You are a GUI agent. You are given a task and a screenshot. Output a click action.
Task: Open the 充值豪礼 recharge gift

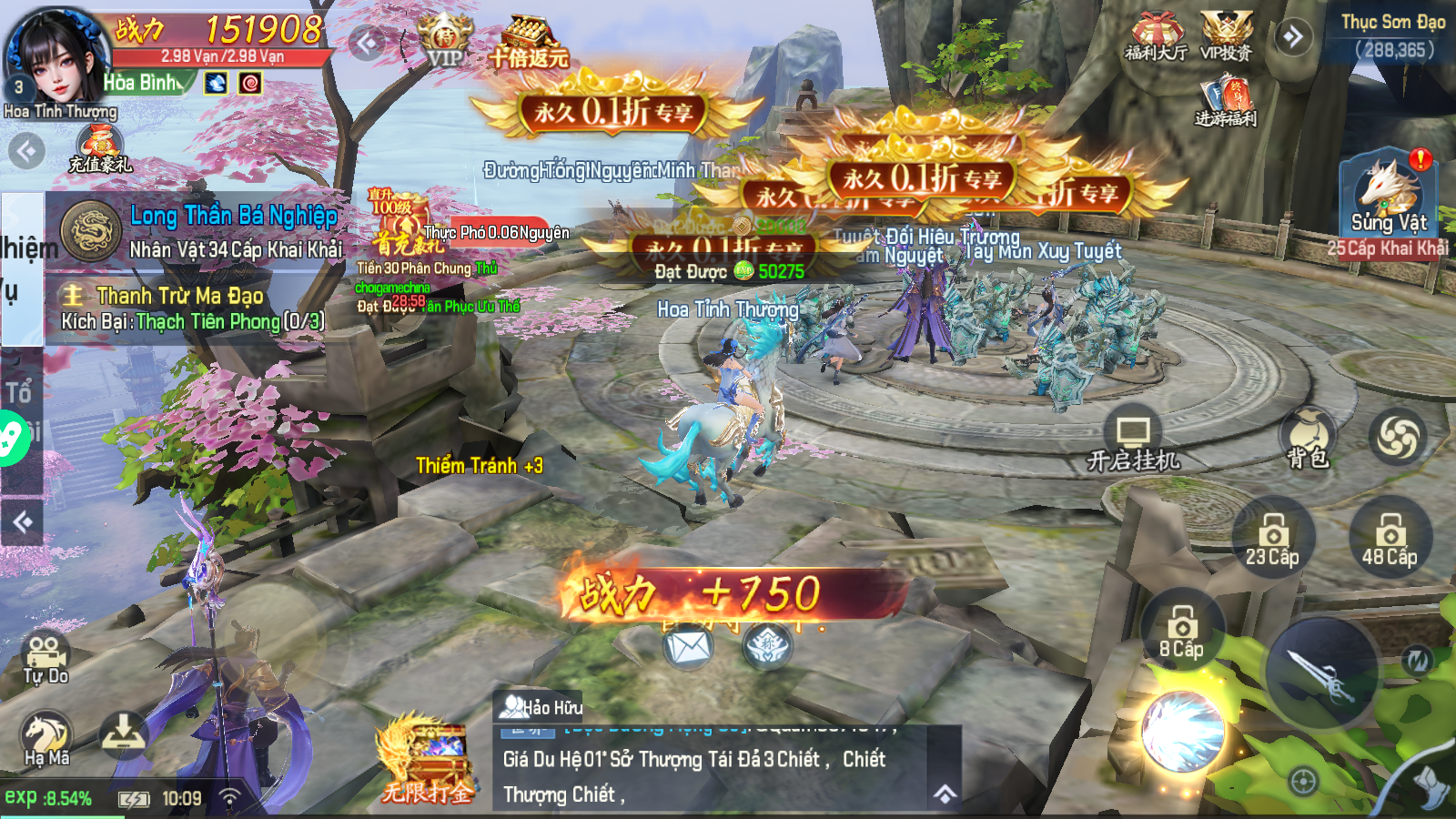pos(100,147)
